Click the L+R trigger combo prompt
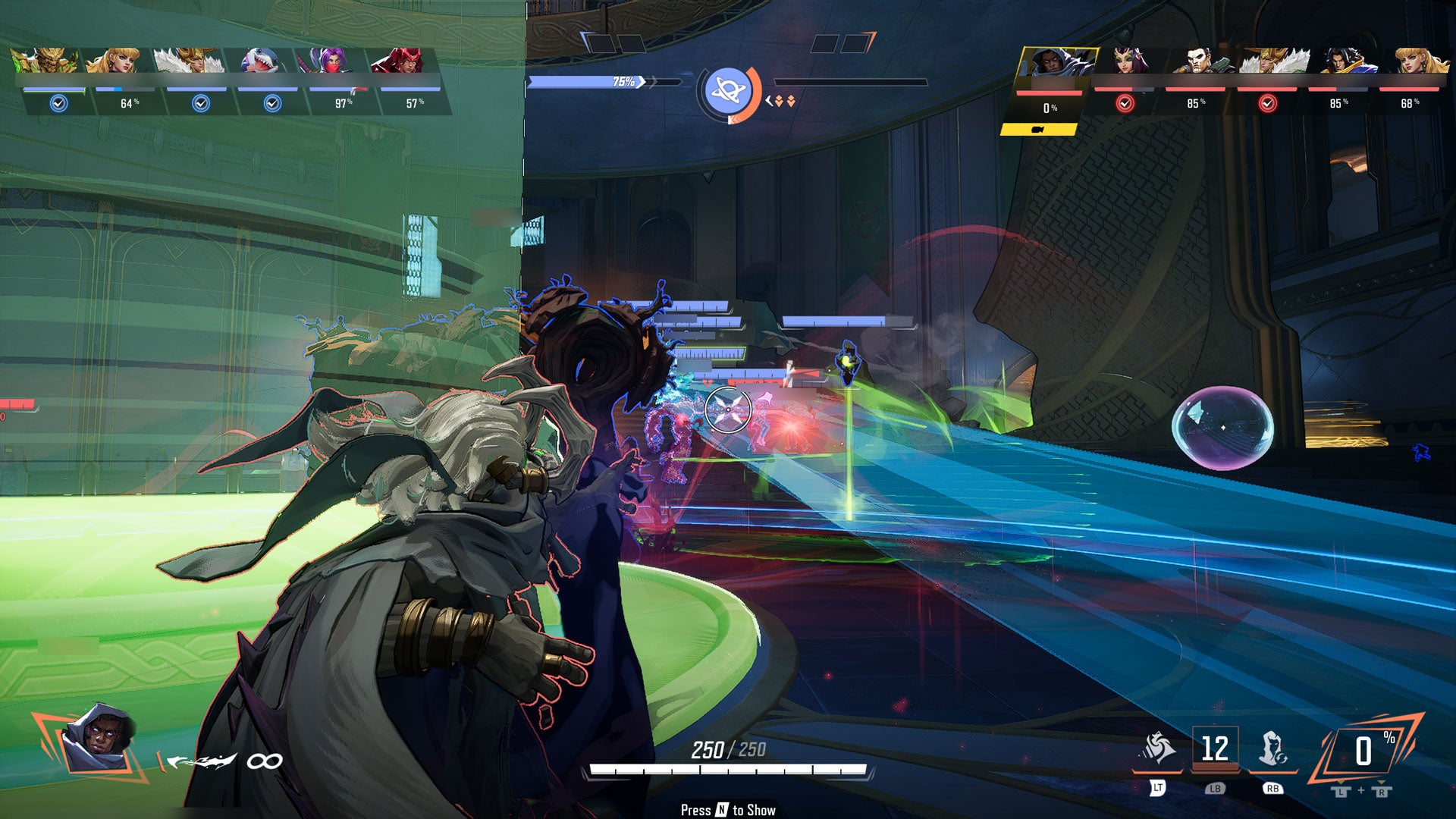The width and height of the screenshot is (1456, 819). (1360, 791)
